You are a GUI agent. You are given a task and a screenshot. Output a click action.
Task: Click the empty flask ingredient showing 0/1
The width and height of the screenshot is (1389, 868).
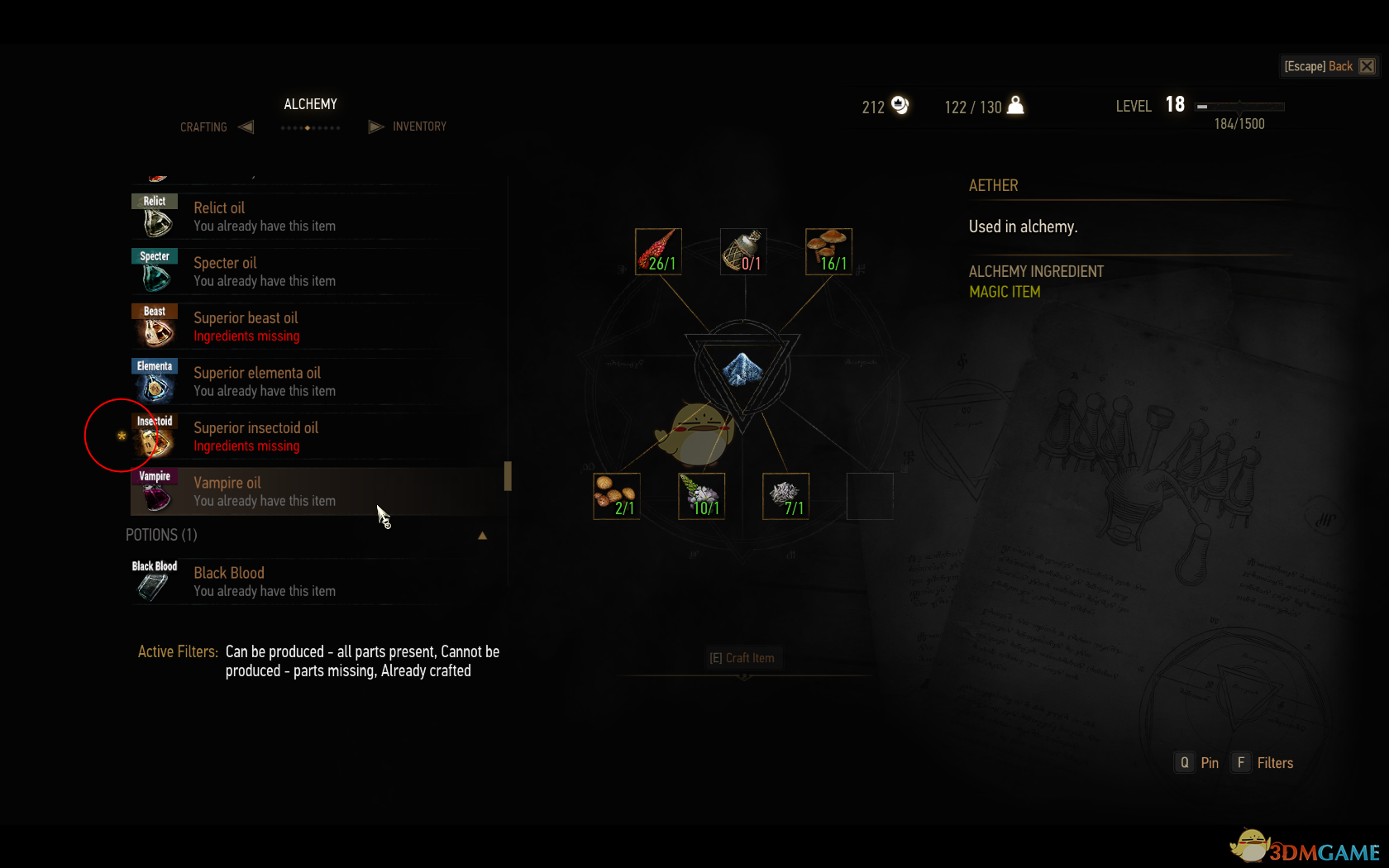(x=742, y=251)
